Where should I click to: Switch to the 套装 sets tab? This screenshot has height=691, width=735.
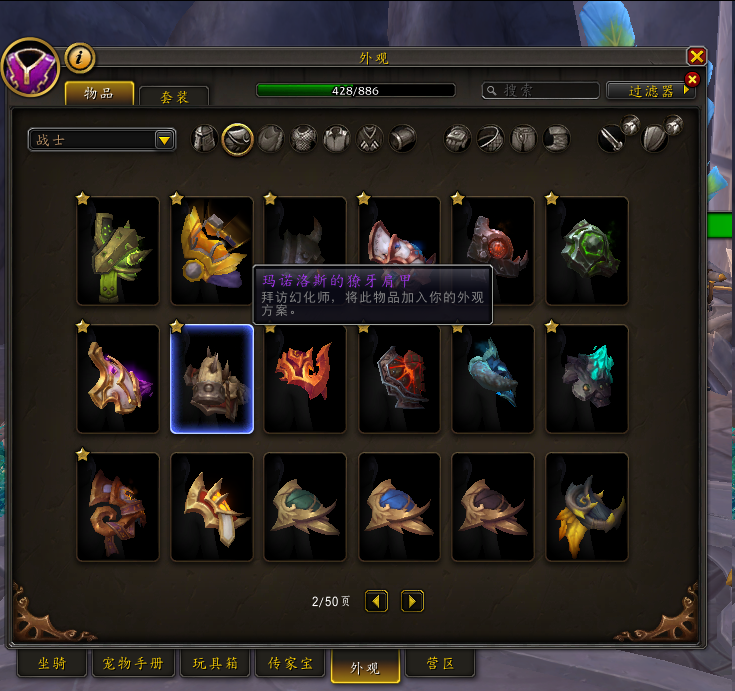174,97
